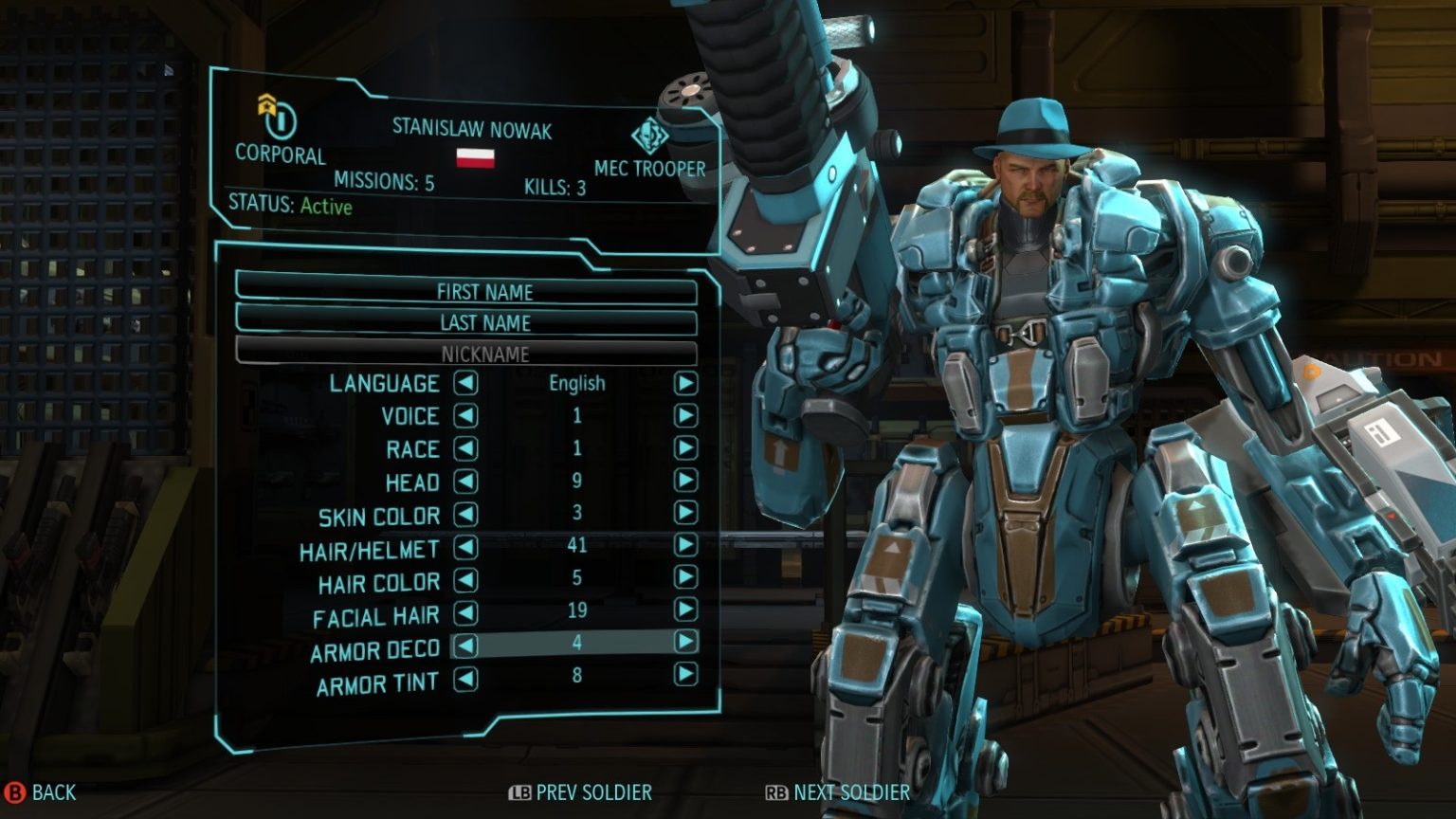Switch Language to the next option
Image resolution: width=1456 pixels, height=819 pixels.
click(x=685, y=383)
